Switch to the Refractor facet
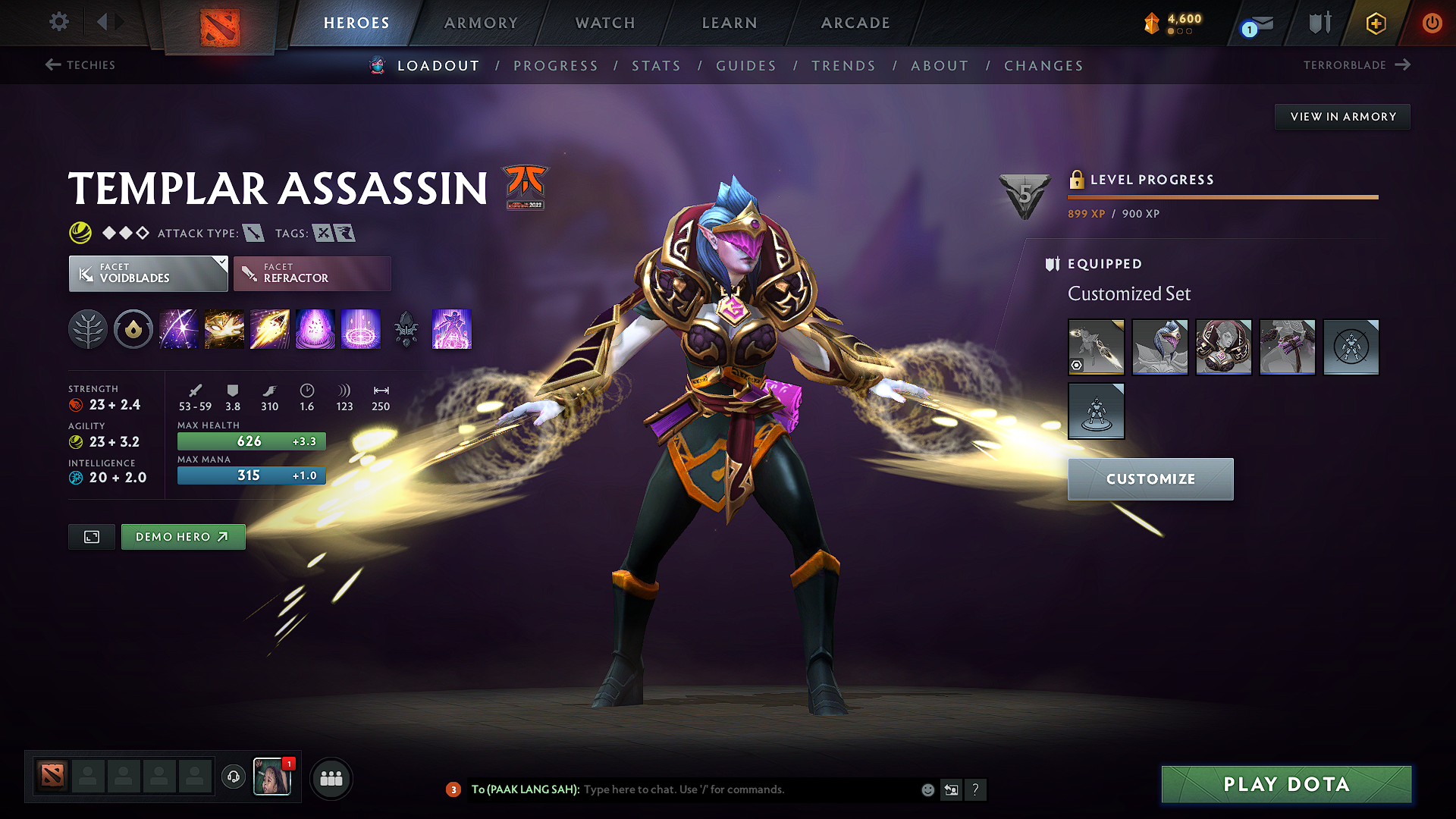 (x=312, y=273)
